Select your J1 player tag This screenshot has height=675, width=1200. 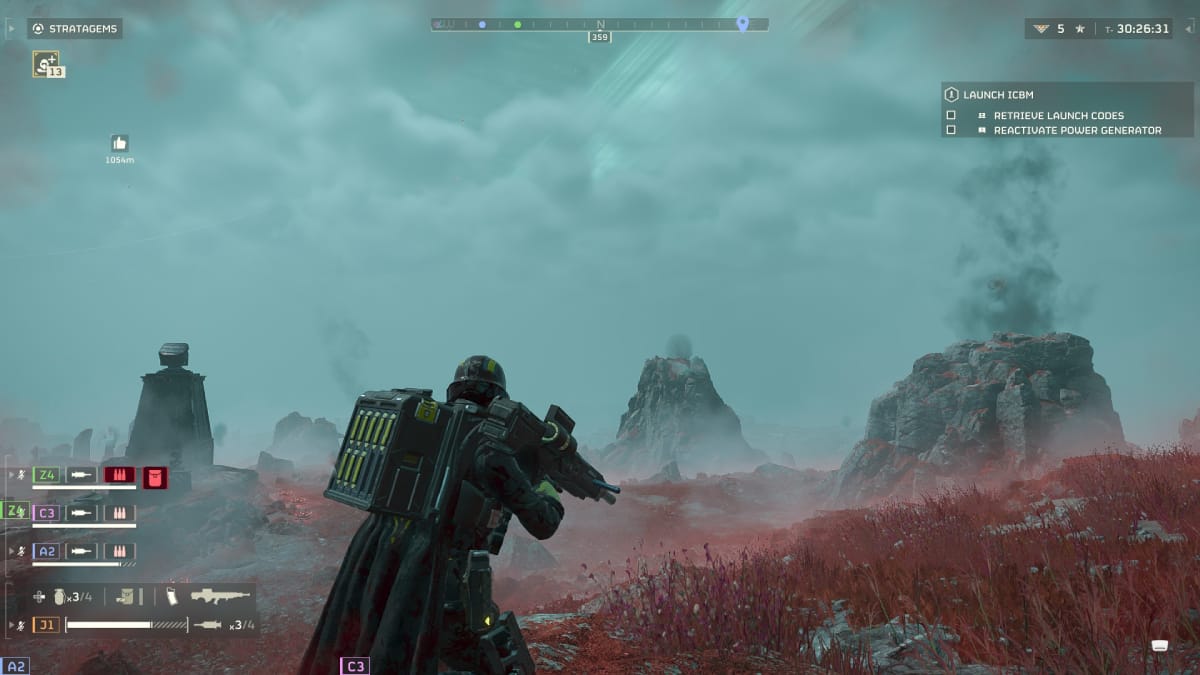tap(47, 625)
